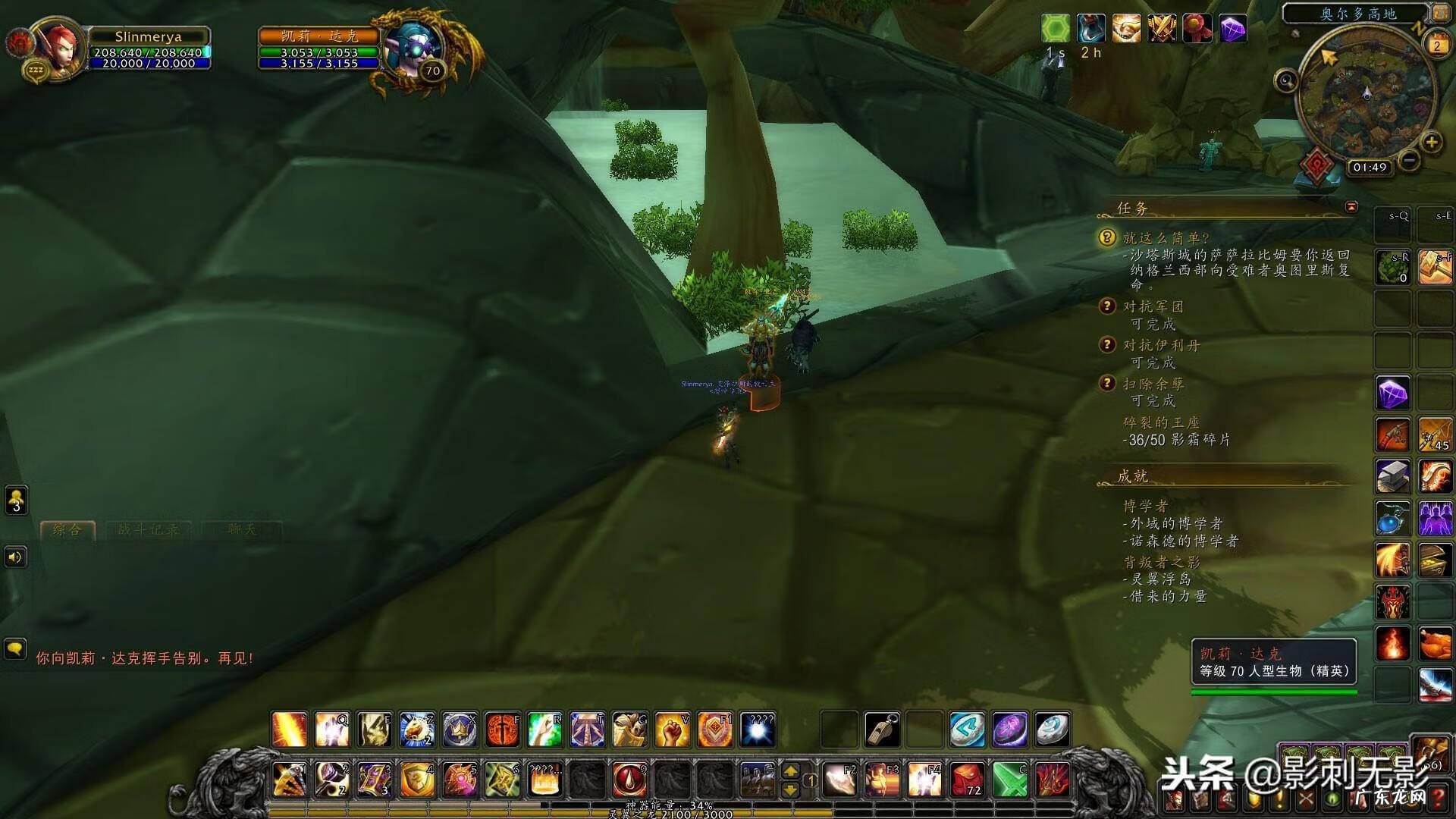Click the minimap zoom-in plus button
Screen dimensions: 1456x819
click(1431, 142)
